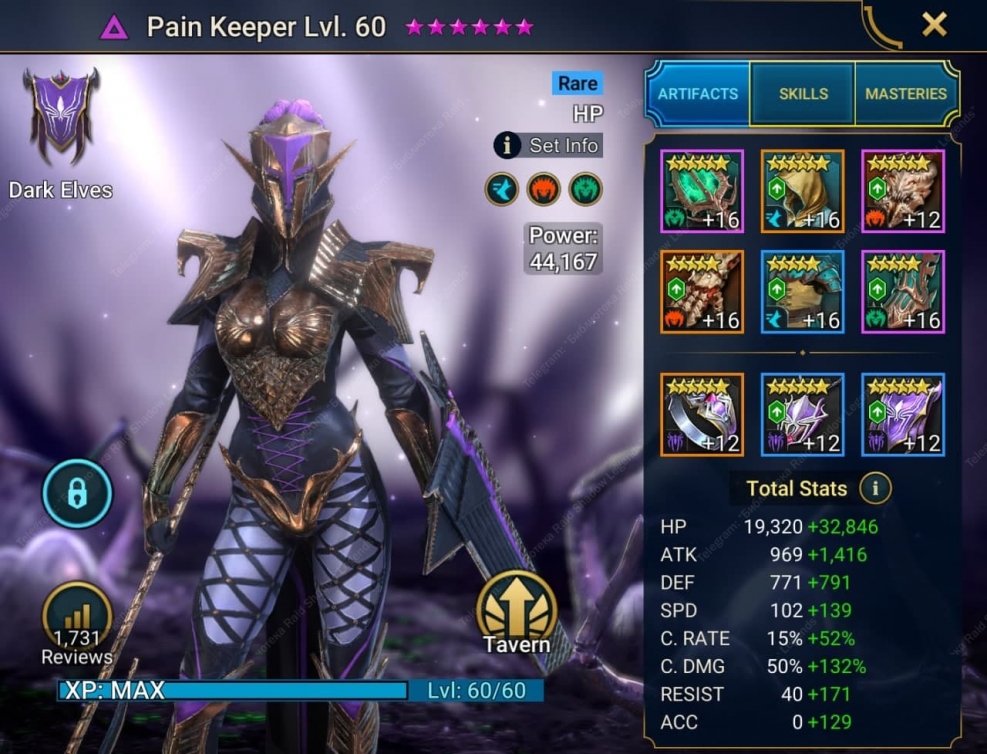Switch to the Skills tab
The image size is (987, 754).
click(x=803, y=94)
